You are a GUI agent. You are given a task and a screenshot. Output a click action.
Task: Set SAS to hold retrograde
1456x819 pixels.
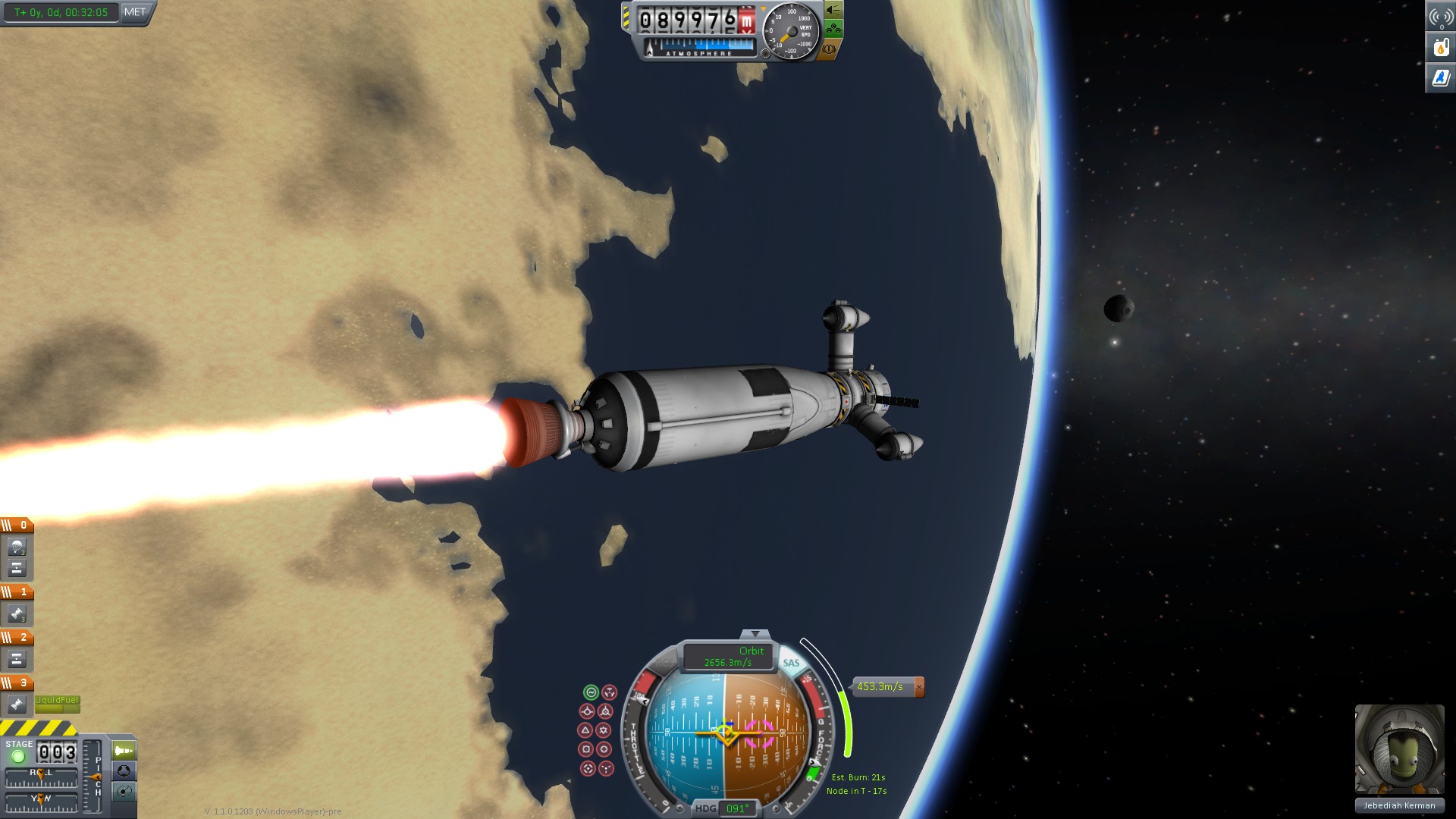605,711
